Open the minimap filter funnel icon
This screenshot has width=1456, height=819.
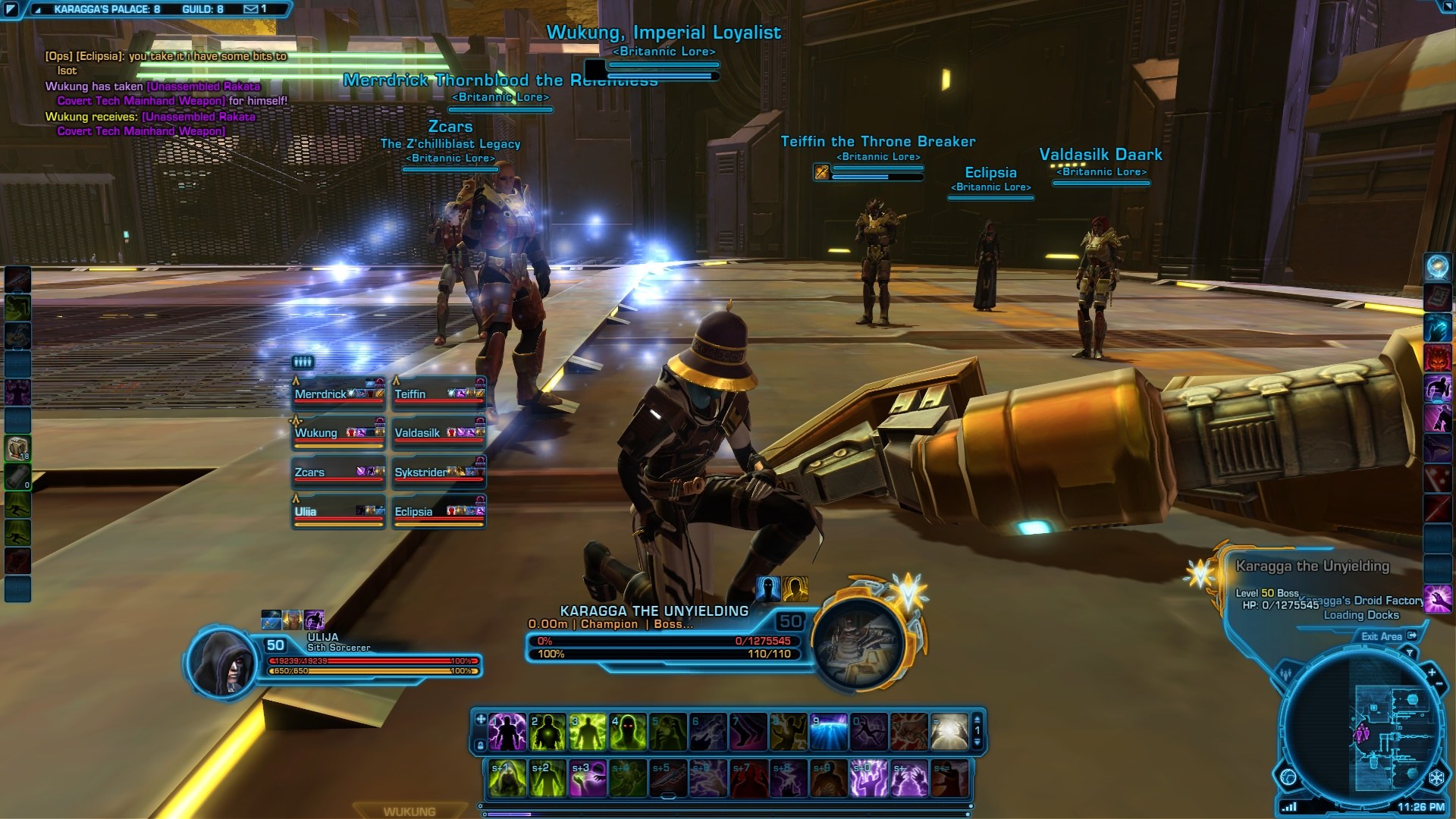[x=1410, y=652]
